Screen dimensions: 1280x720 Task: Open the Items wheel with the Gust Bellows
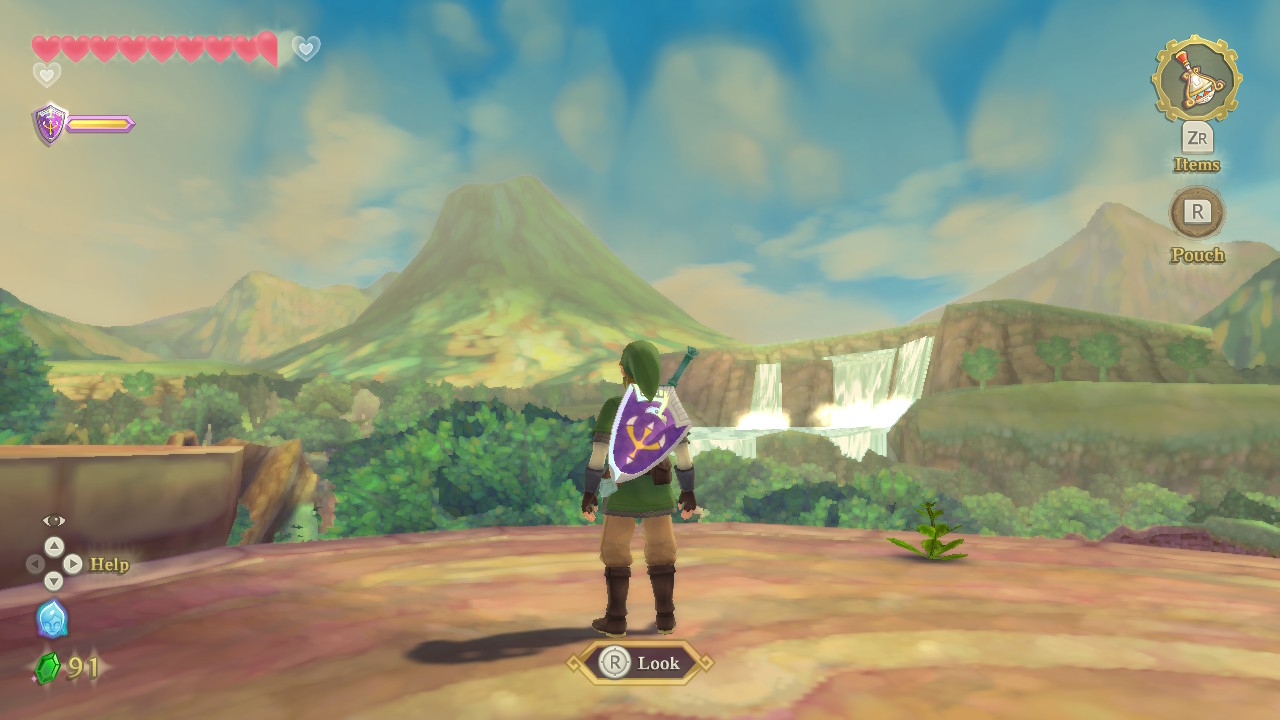1196,80
